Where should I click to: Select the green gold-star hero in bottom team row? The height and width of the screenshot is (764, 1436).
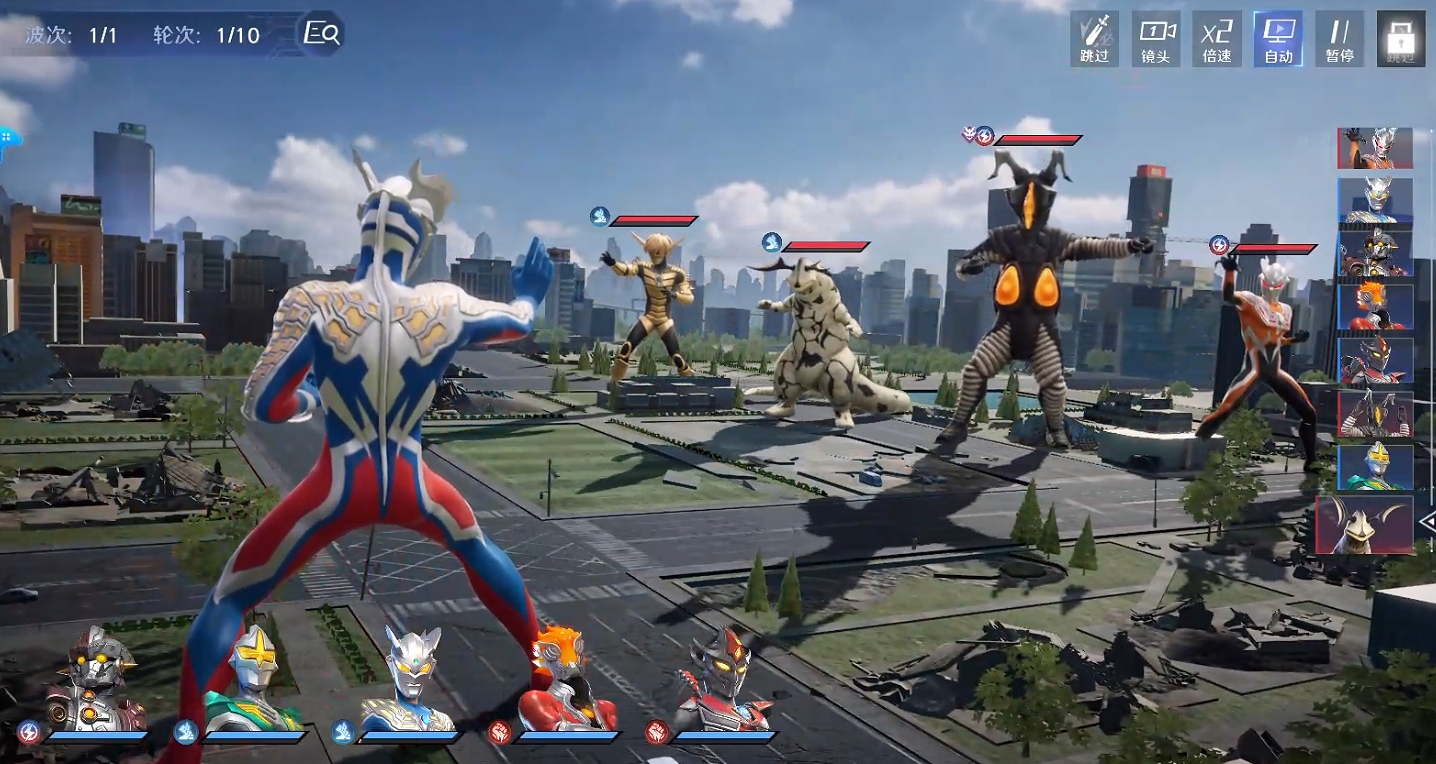coord(254,680)
